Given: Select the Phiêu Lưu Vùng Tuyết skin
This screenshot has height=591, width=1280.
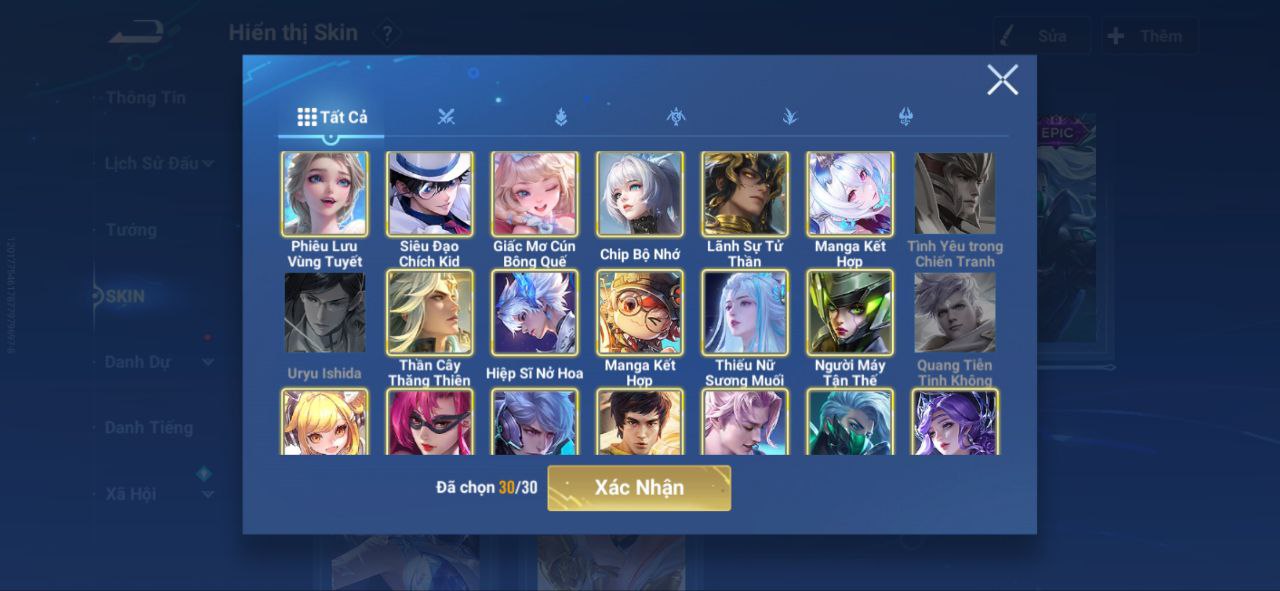Looking at the screenshot, I should 324,194.
